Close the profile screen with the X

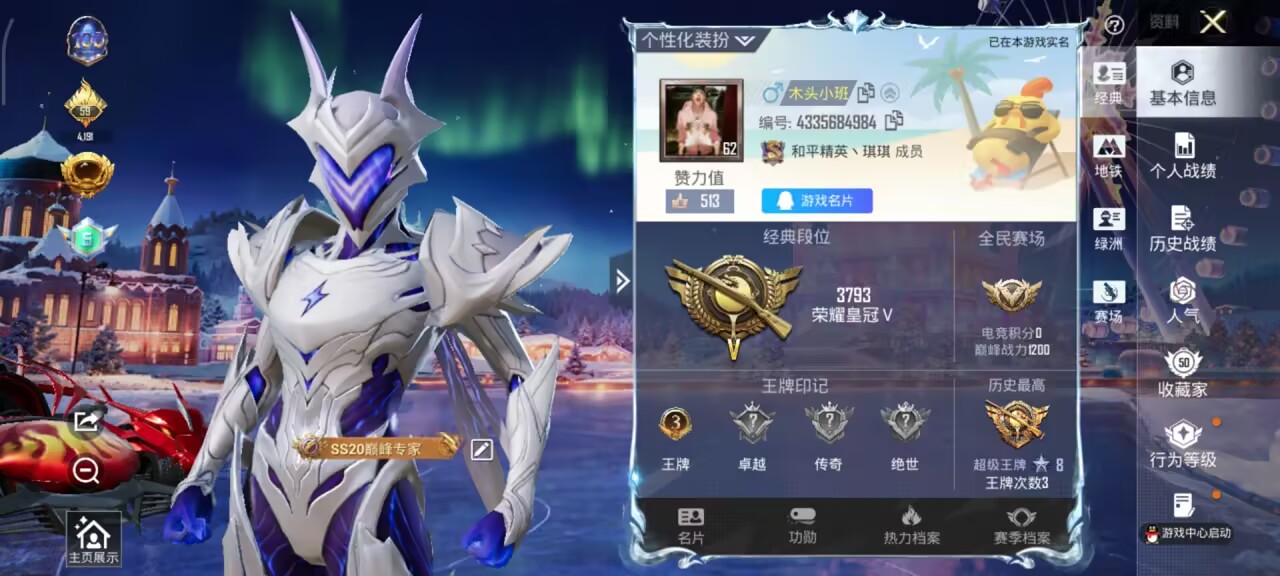pos(1213,23)
